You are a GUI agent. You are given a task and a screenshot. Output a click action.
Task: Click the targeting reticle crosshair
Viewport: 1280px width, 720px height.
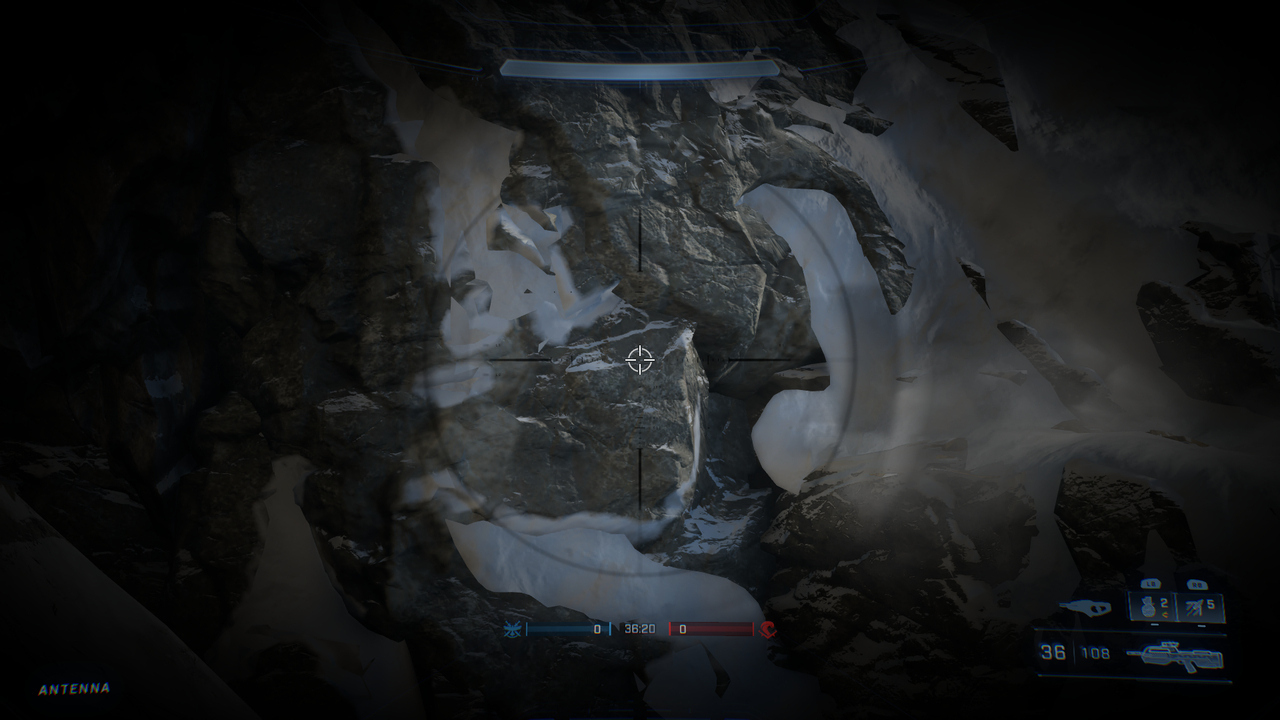click(640, 360)
